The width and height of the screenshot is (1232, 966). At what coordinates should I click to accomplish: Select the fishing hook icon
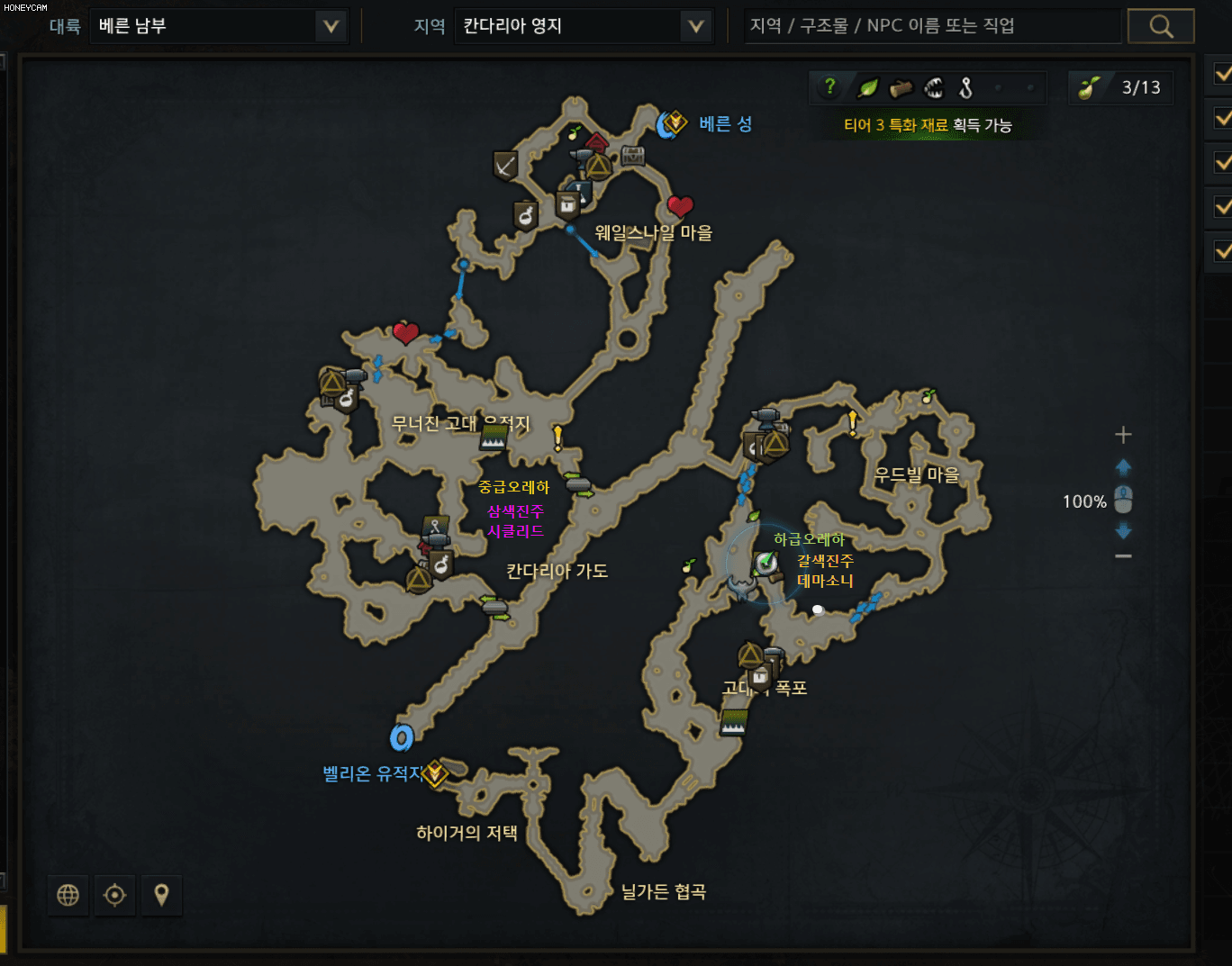966,87
